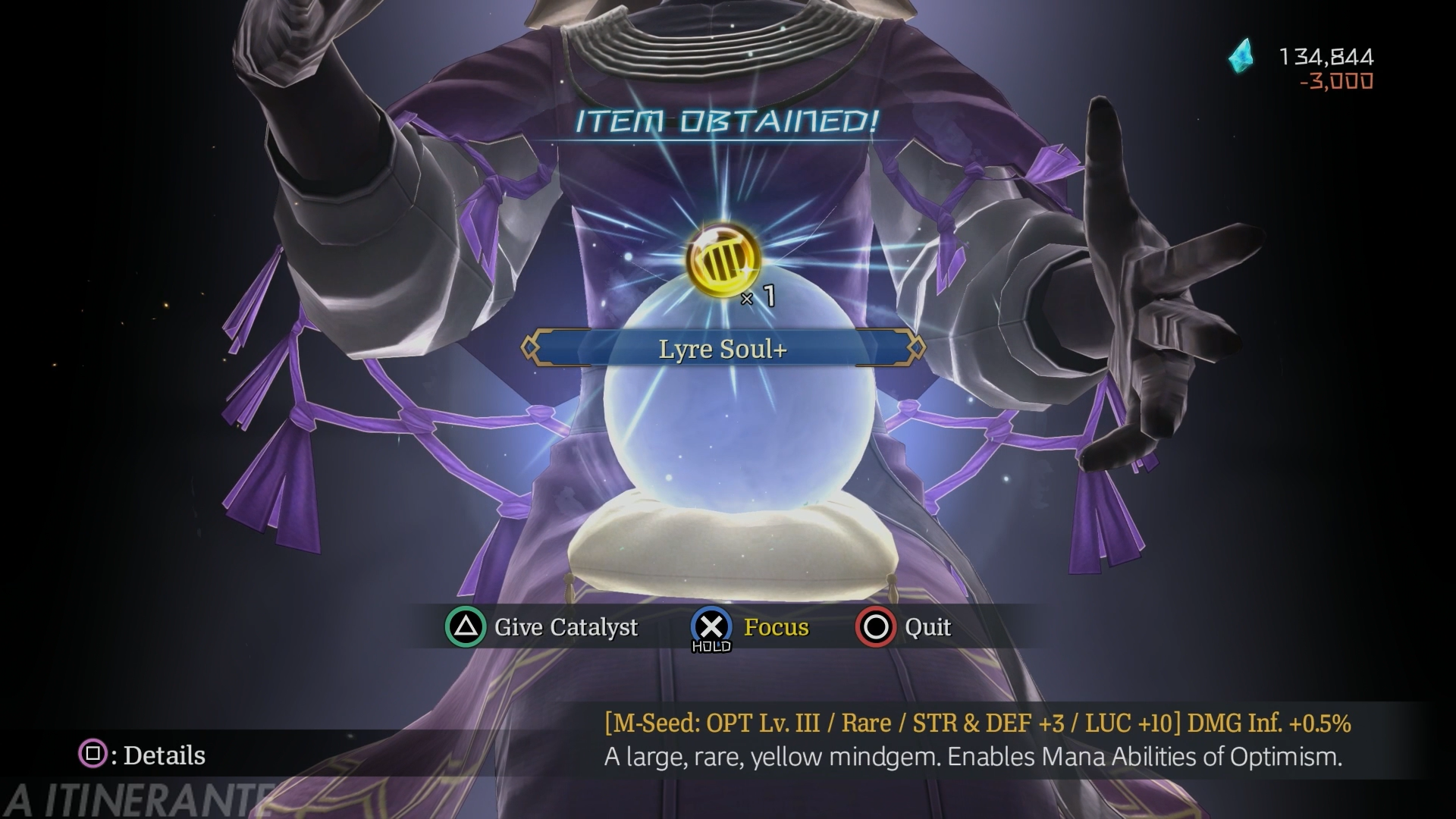This screenshot has height=819, width=1456.
Task: Click the Lyre Soul+ name banner
Action: point(723,349)
